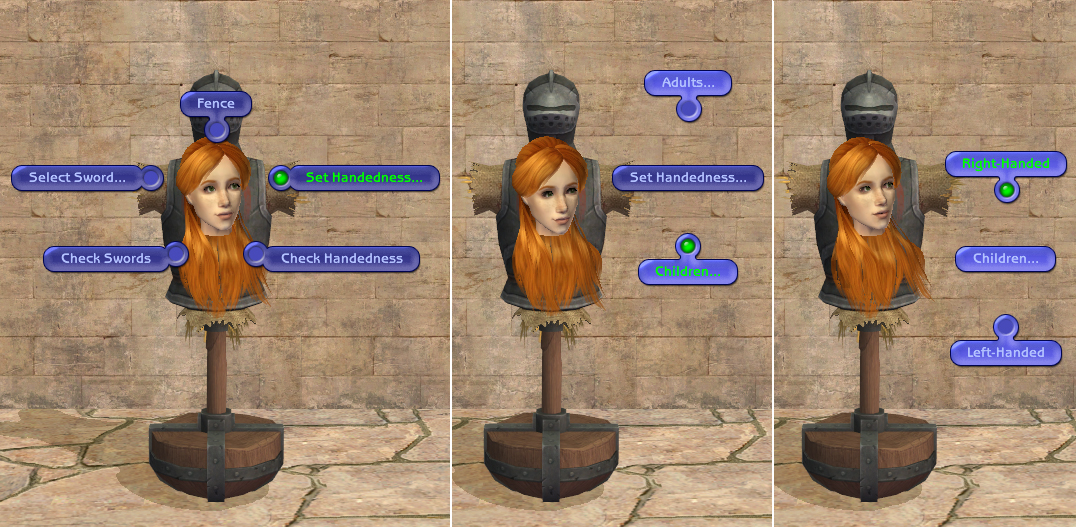Select the white-text Set Handedness... menu center
Viewport: 1076px width, 527px height.
687,178
